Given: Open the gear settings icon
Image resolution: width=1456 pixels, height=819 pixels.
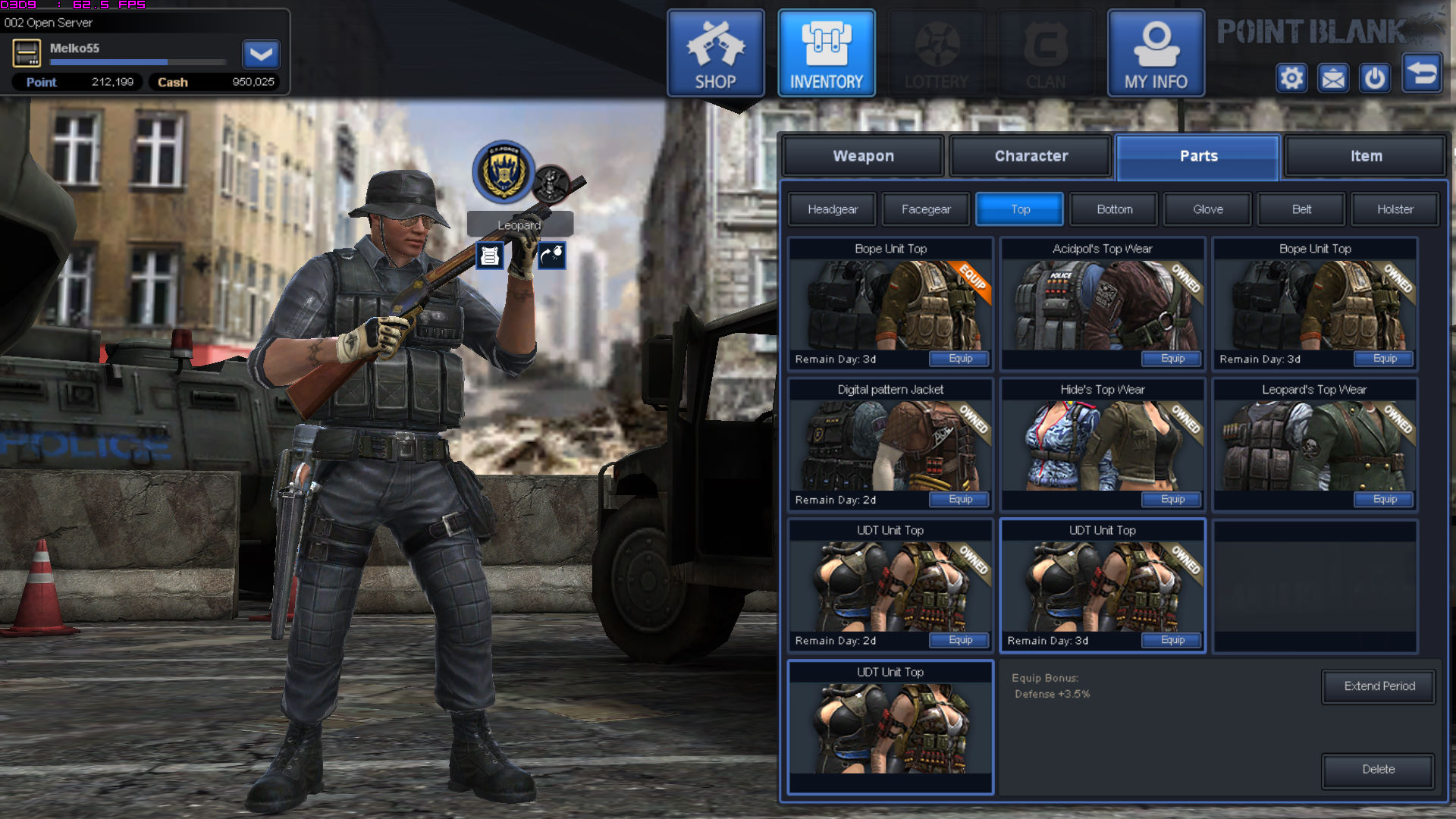Looking at the screenshot, I should click(1291, 78).
